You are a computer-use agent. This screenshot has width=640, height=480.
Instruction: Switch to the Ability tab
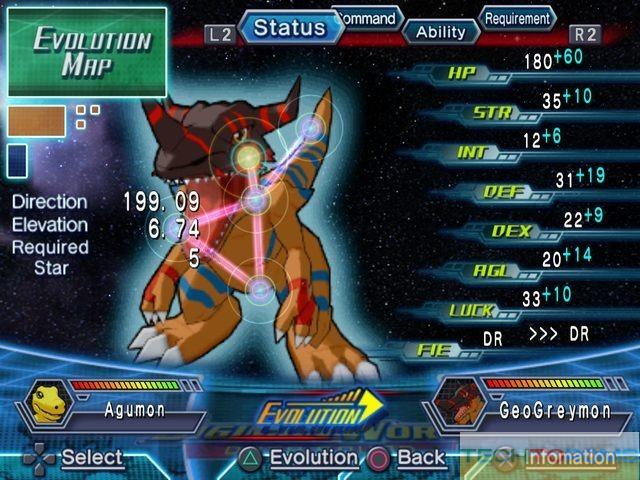pyautogui.click(x=440, y=31)
